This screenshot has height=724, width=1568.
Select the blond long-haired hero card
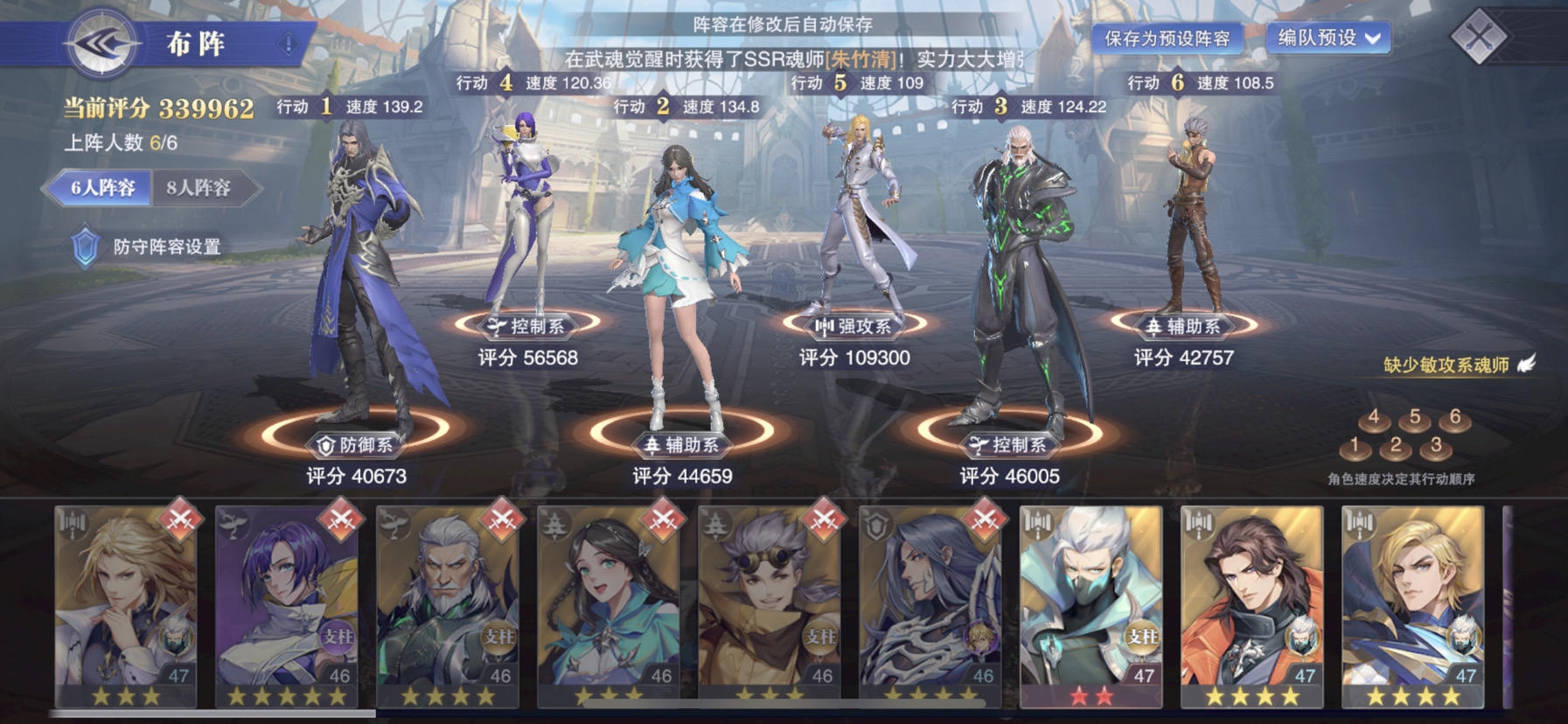126,605
